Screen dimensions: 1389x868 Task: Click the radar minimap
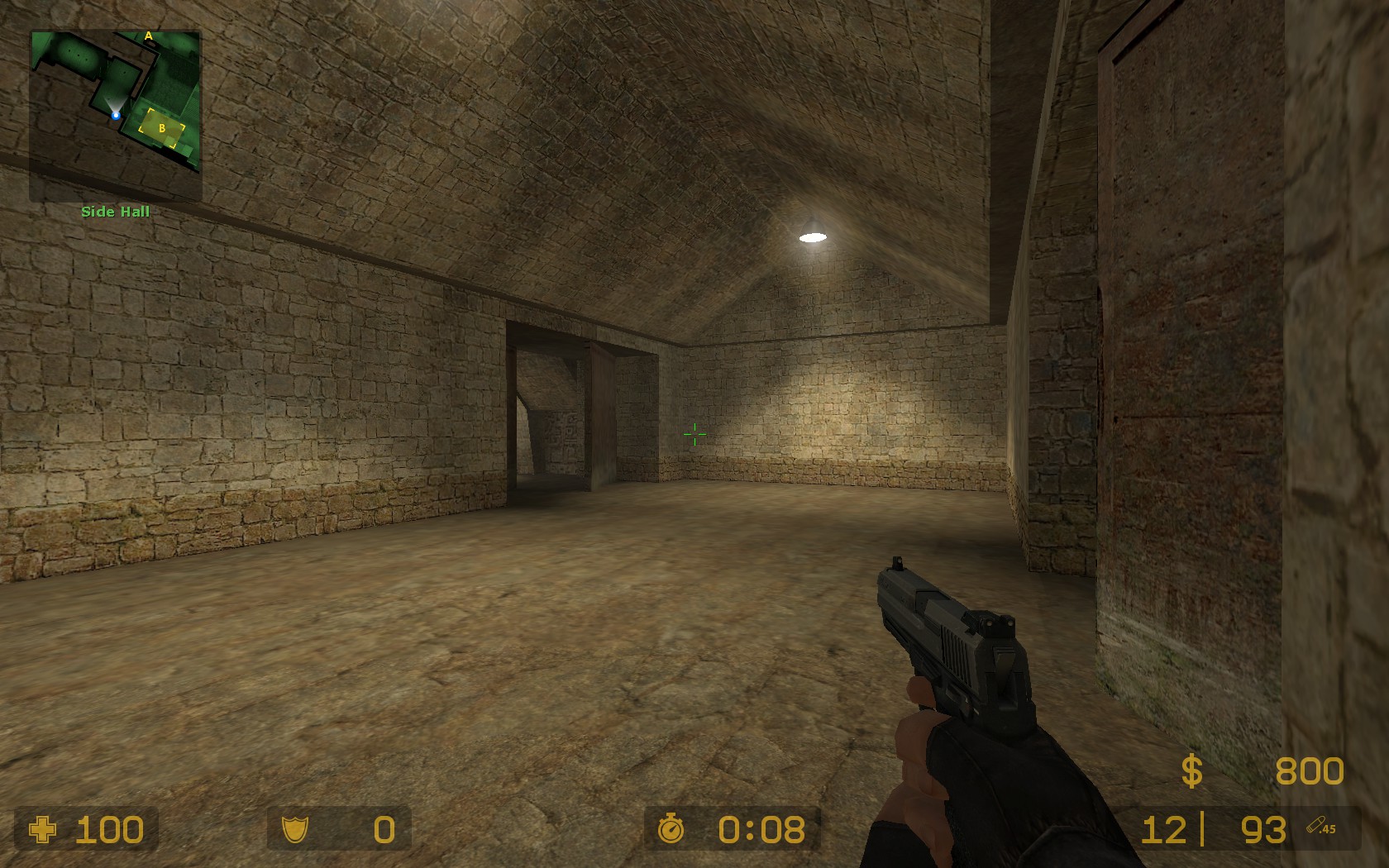click(x=116, y=116)
